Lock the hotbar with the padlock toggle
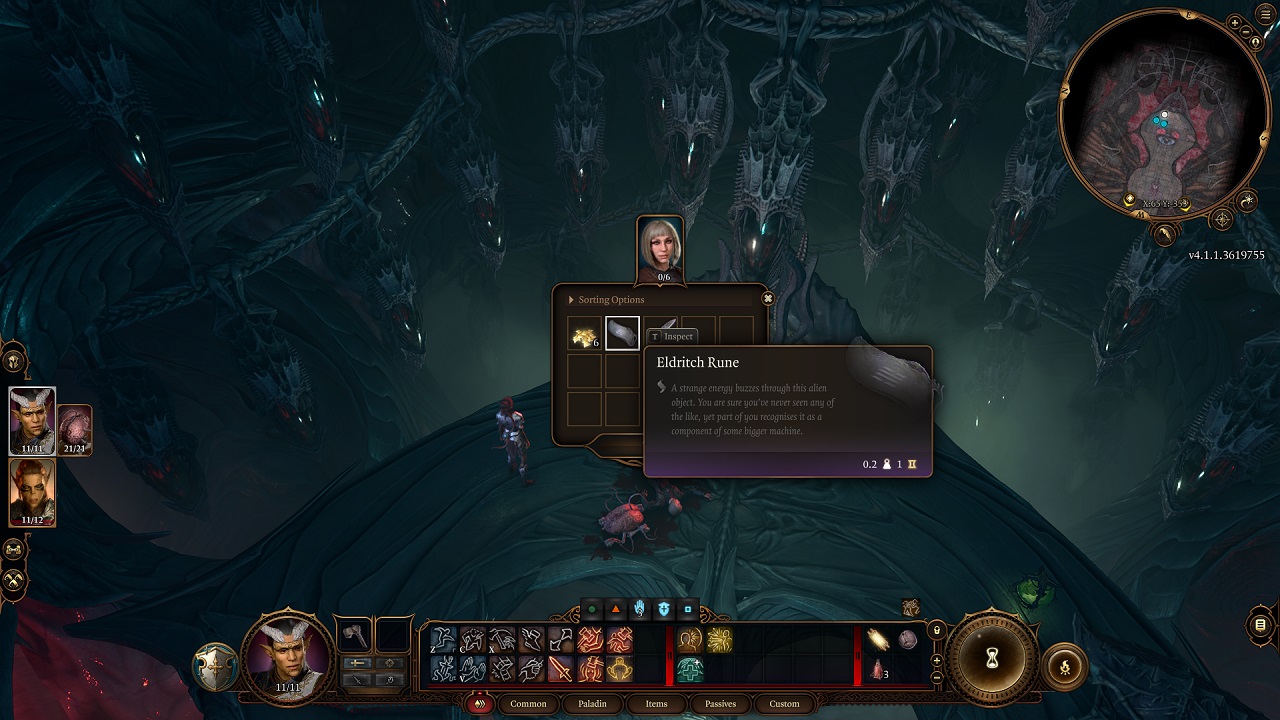This screenshot has width=1280, height=720. [x=936, y=632]
